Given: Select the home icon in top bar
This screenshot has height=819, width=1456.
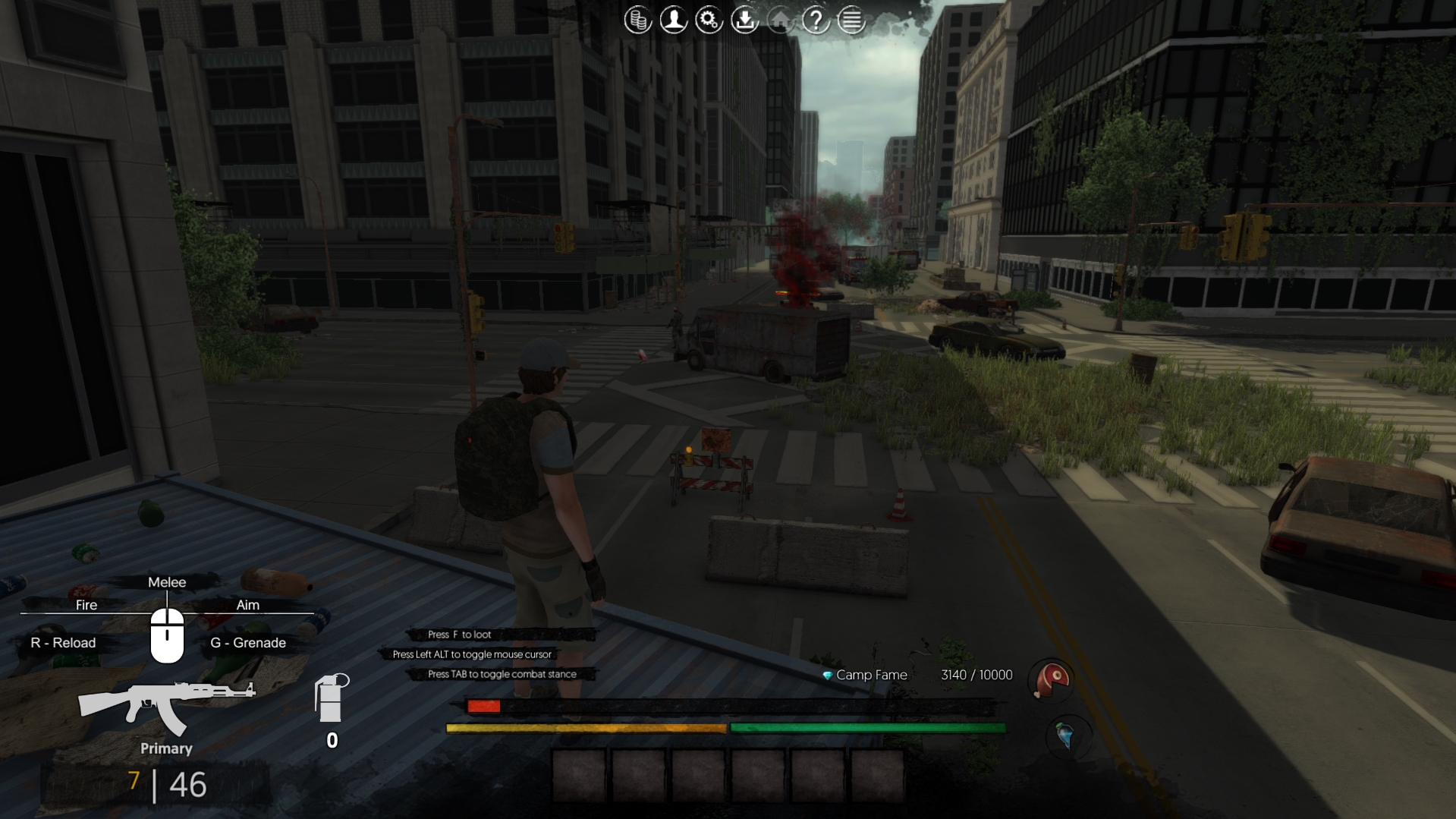Looking at the screenshot, I should 780,20.
